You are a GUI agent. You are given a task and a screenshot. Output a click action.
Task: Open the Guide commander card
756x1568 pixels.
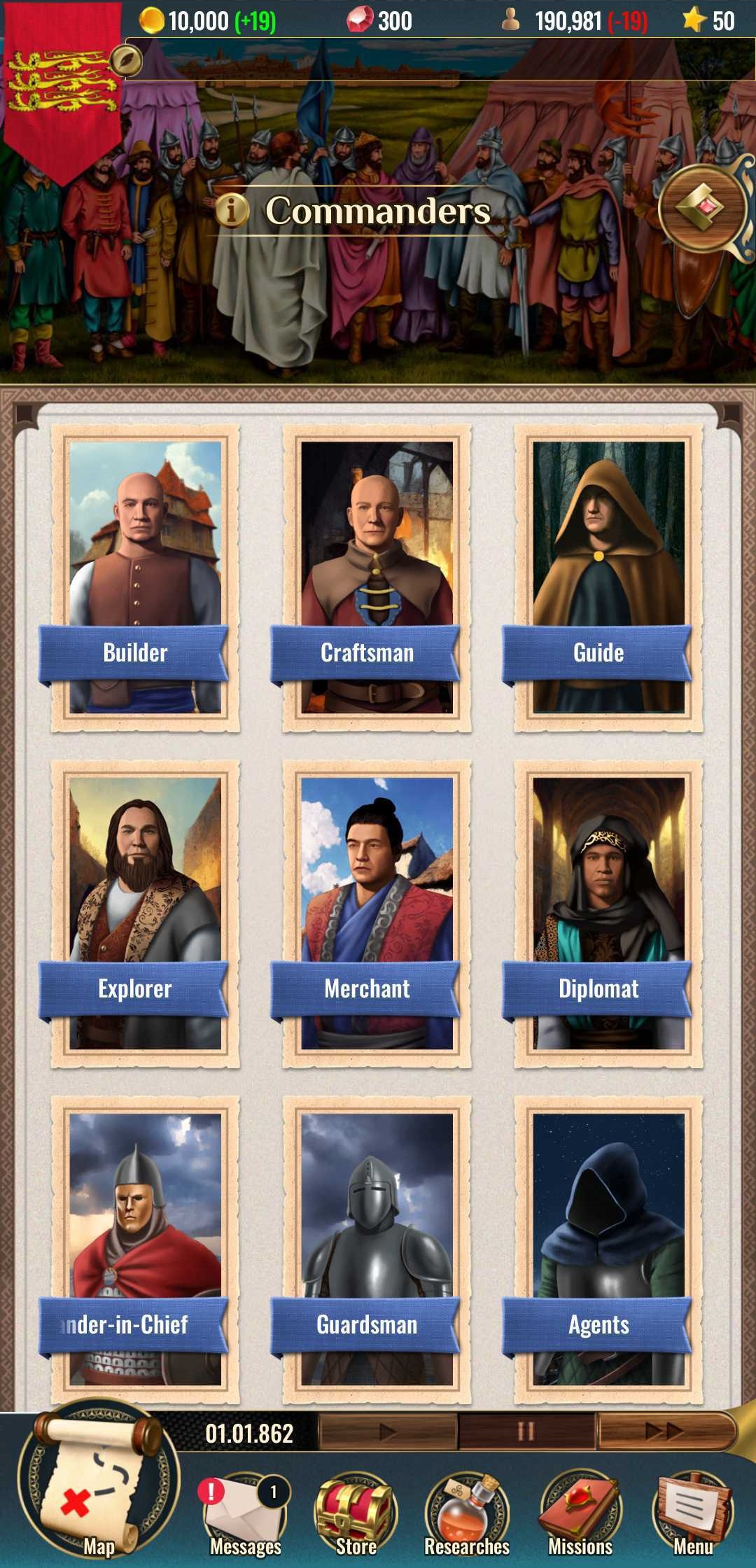coord(608,577)
